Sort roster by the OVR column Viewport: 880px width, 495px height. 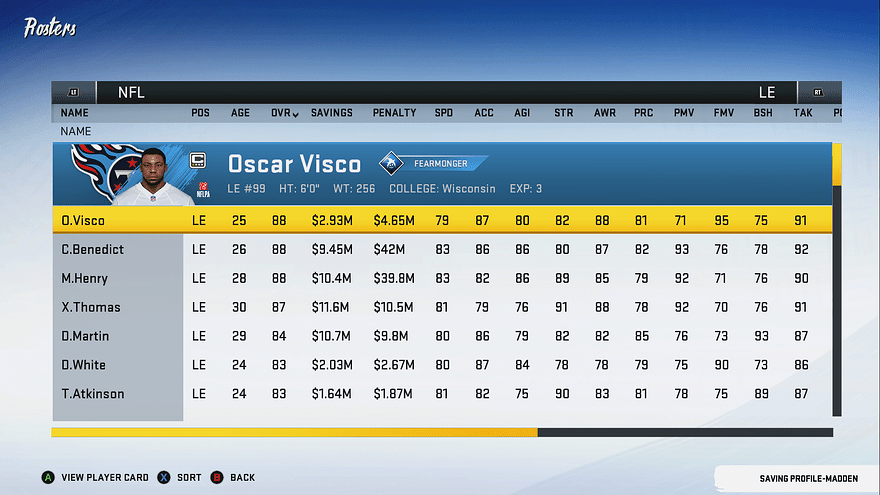pyautogui.click(x=284, y=113)
